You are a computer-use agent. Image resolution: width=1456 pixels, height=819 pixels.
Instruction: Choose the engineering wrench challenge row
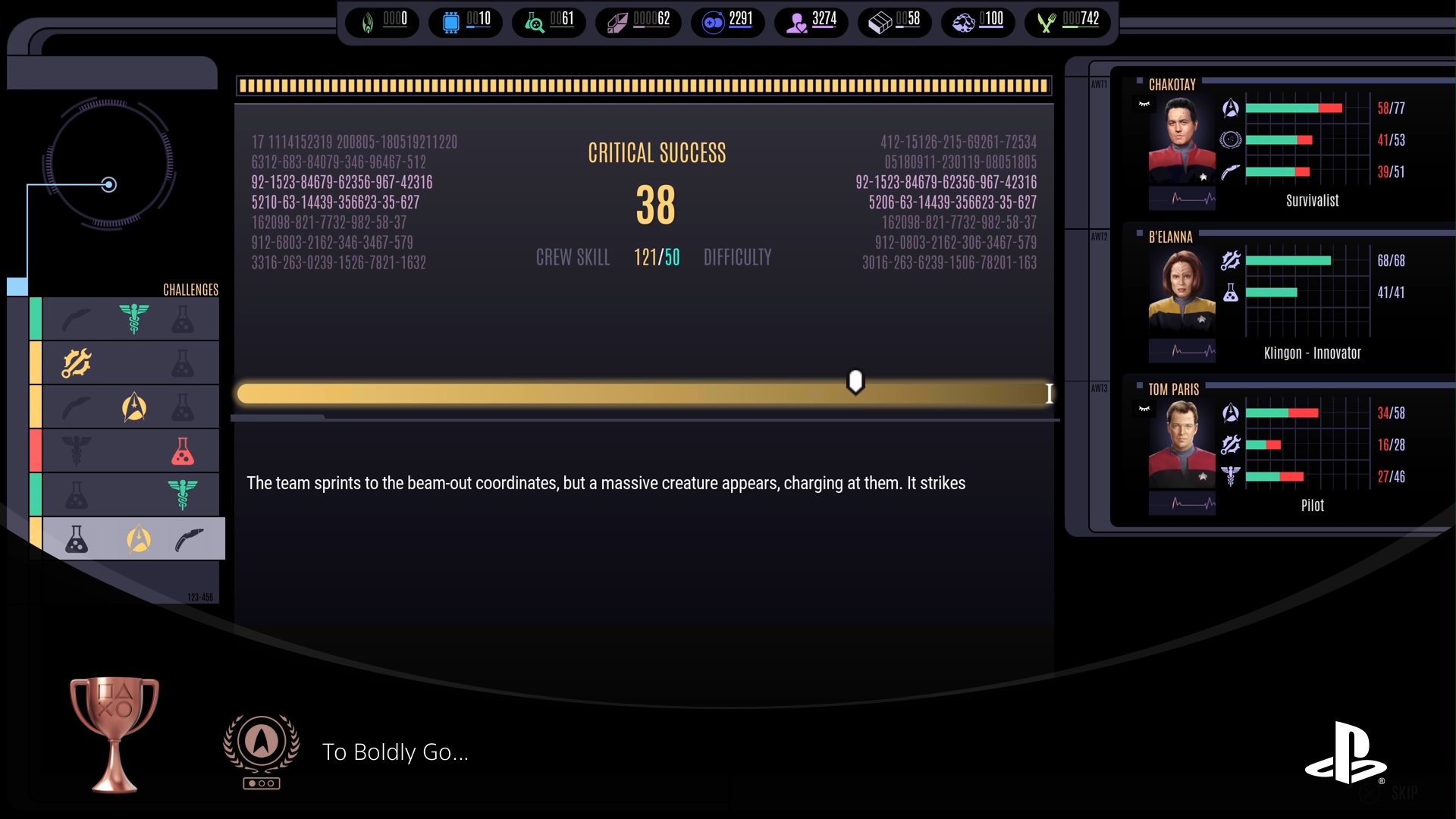click(130, 363)
